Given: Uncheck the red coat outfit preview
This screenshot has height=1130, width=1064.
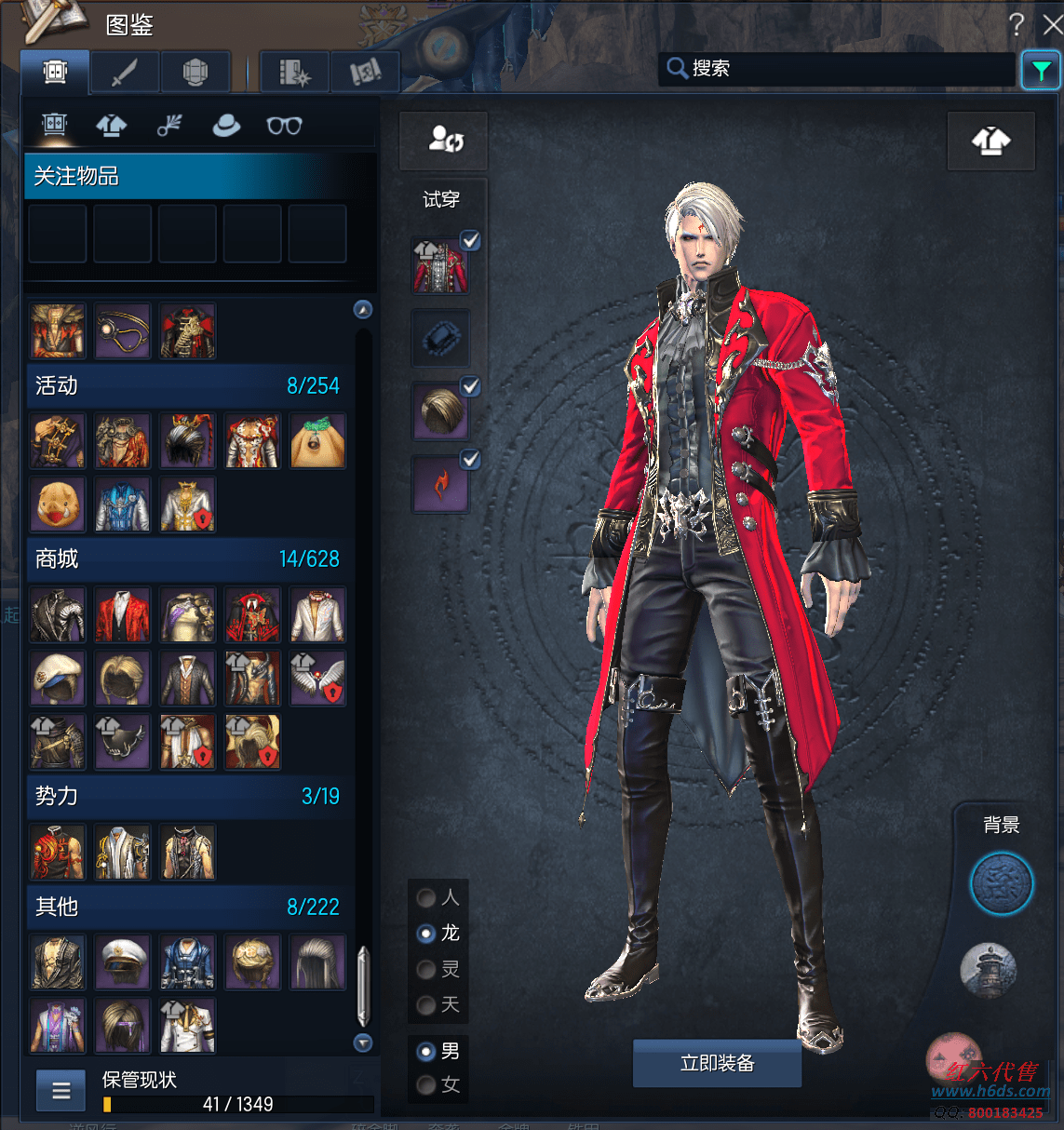Looking at the screenshot, I should tap(471, 240).
